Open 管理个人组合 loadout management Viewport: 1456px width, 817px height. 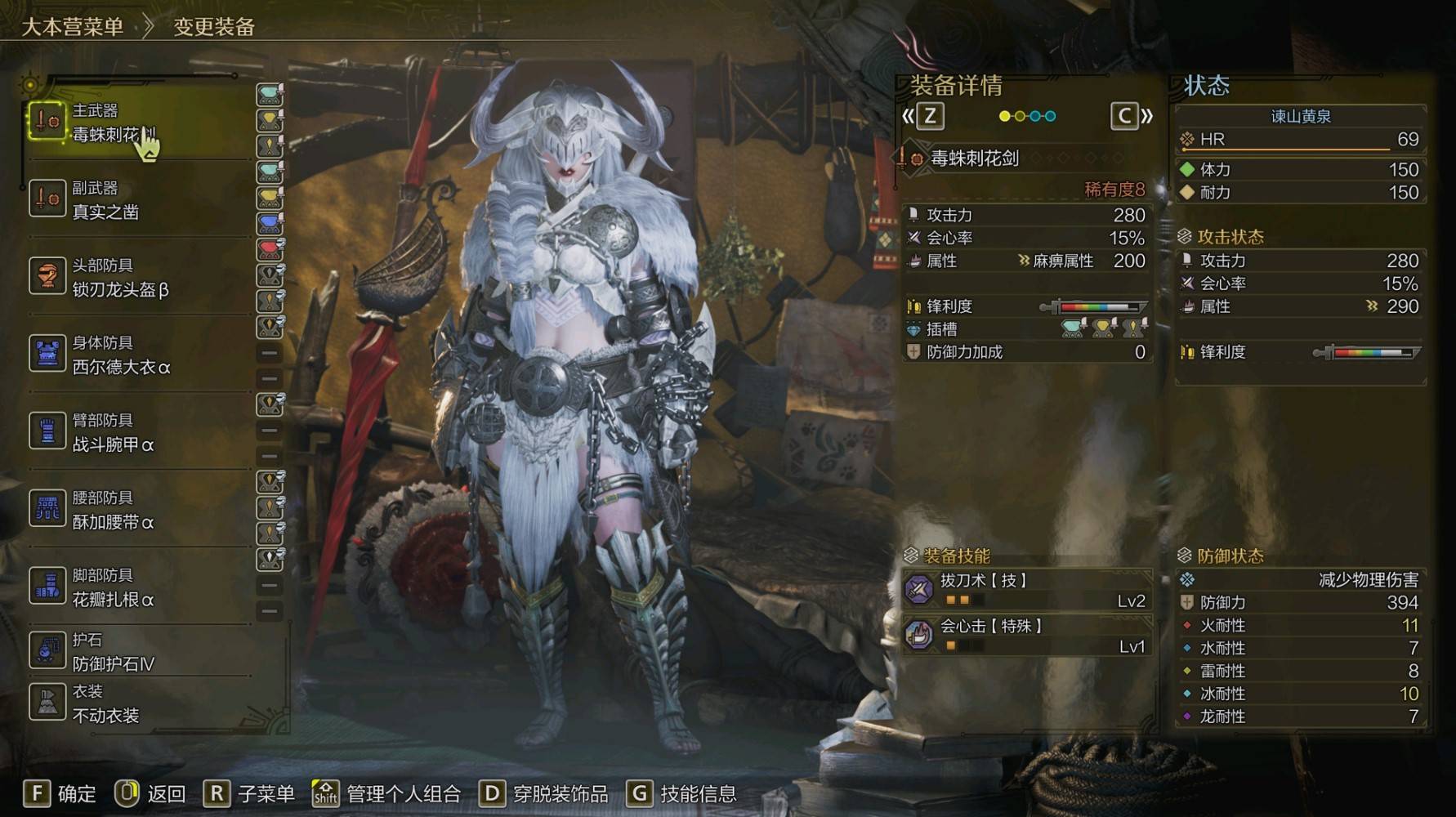386,793
